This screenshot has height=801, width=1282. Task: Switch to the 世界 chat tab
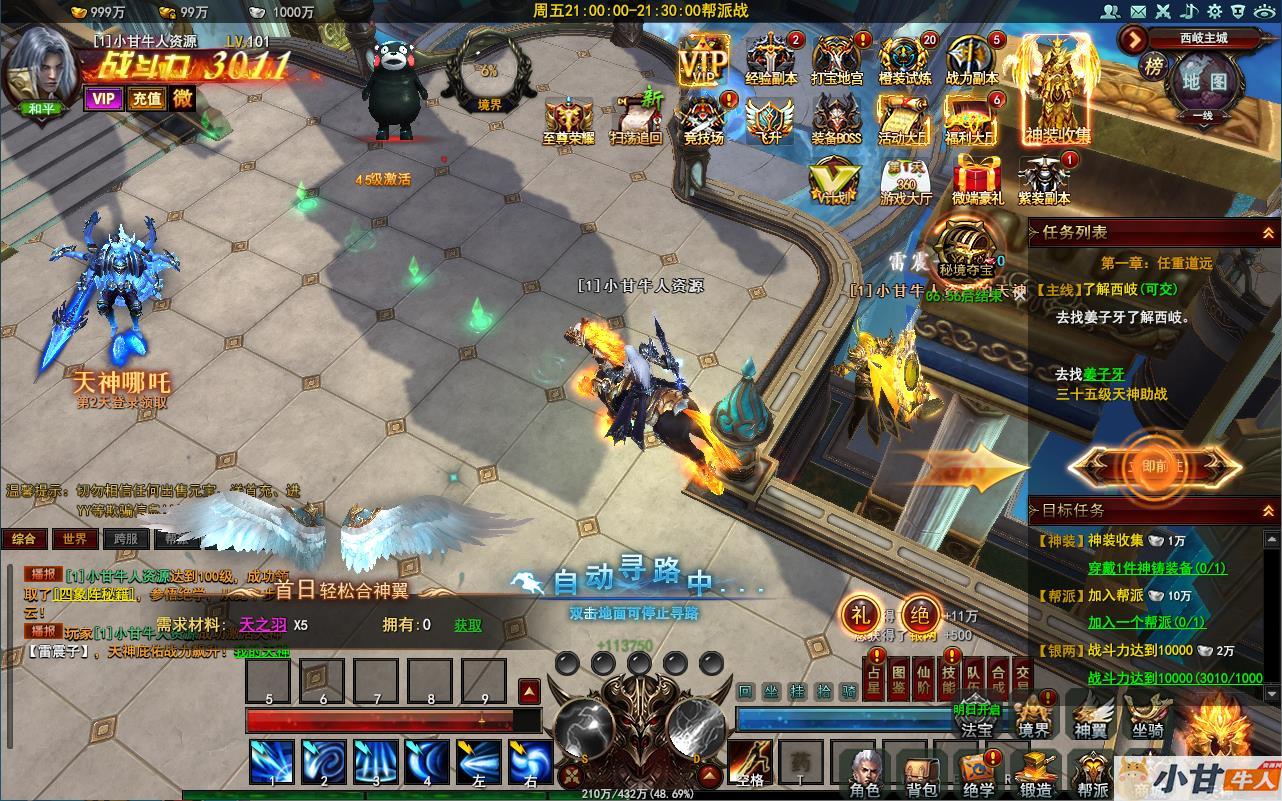point(75,539)
